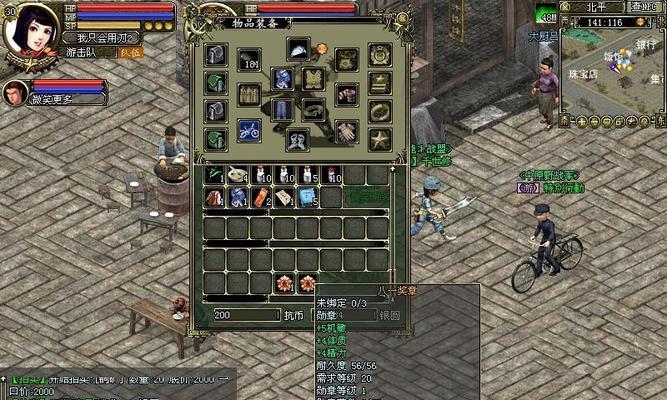Select the teammate 微笑更多 portrait
The image size is (667, 400).
(15, 94)
